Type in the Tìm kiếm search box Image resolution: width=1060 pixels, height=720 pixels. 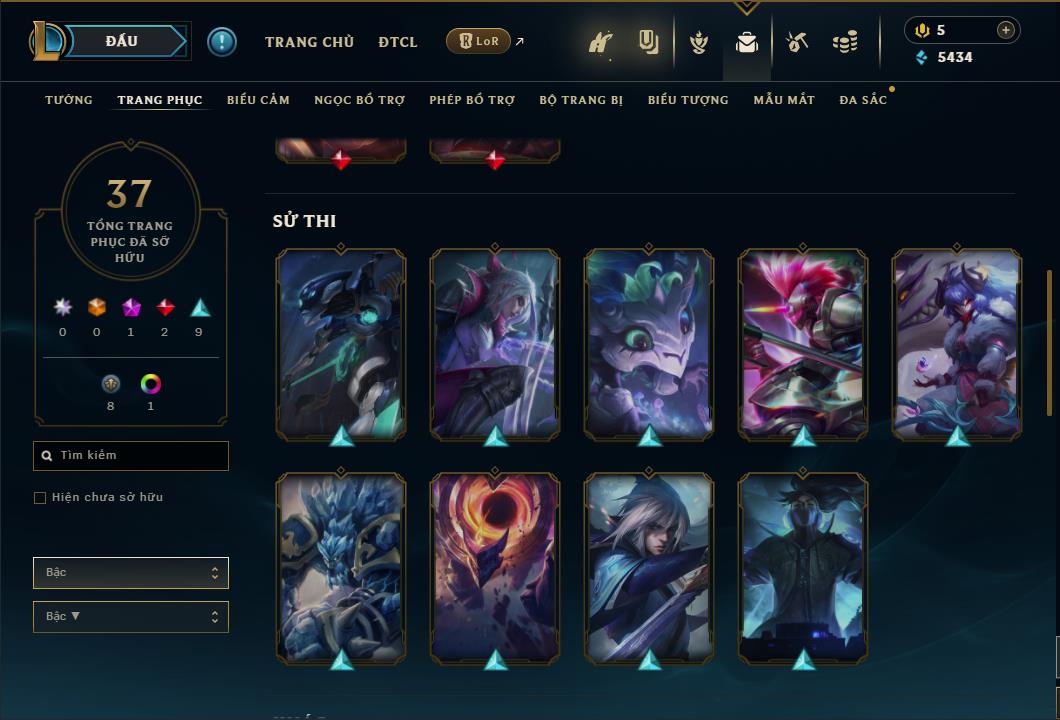tap(140, 456)
